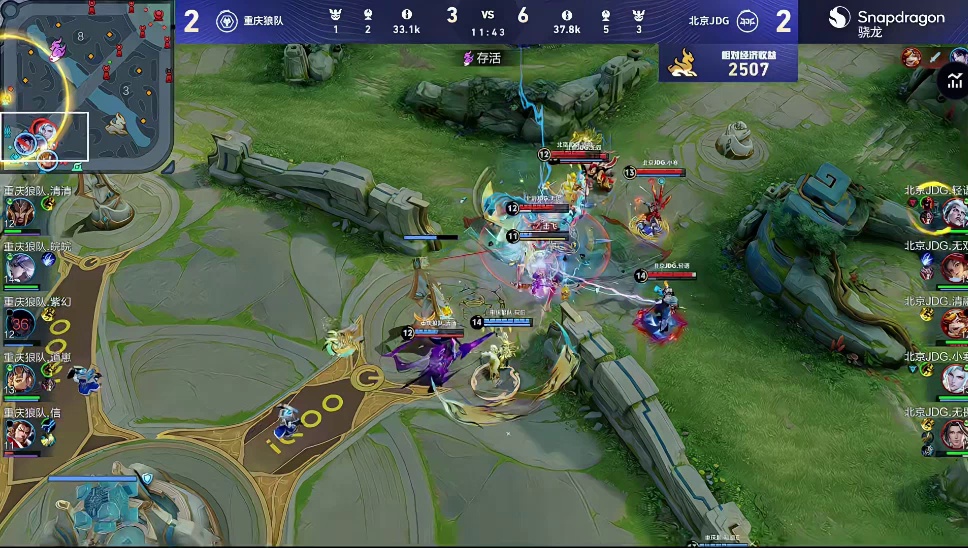The height and width of the screenshot is (548, 968).
Task: Click the minimap in the corner
Action: [x=86, y=86]
